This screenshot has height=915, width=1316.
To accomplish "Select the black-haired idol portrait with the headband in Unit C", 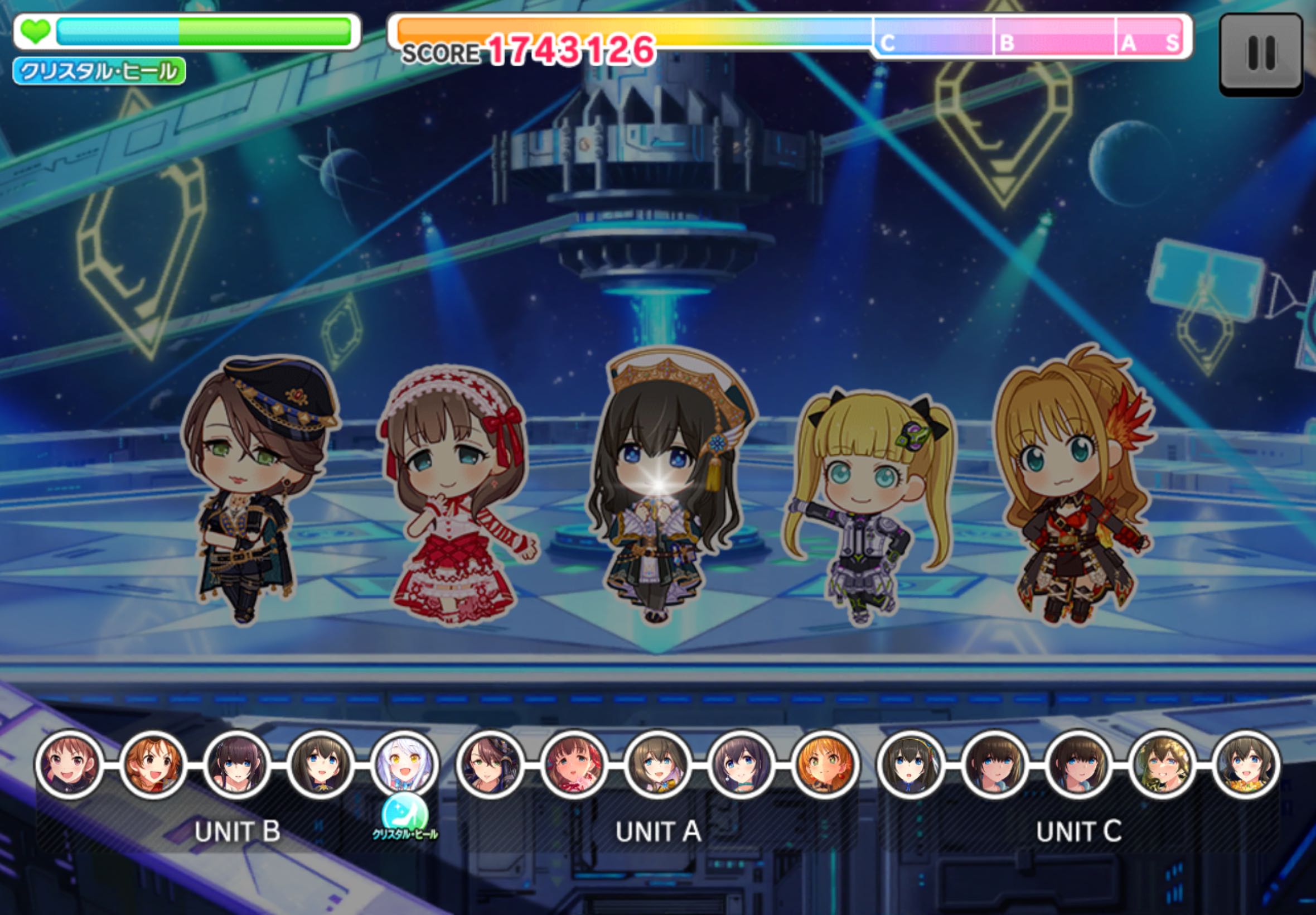I will pyautogui.click(x=910, y=765).
